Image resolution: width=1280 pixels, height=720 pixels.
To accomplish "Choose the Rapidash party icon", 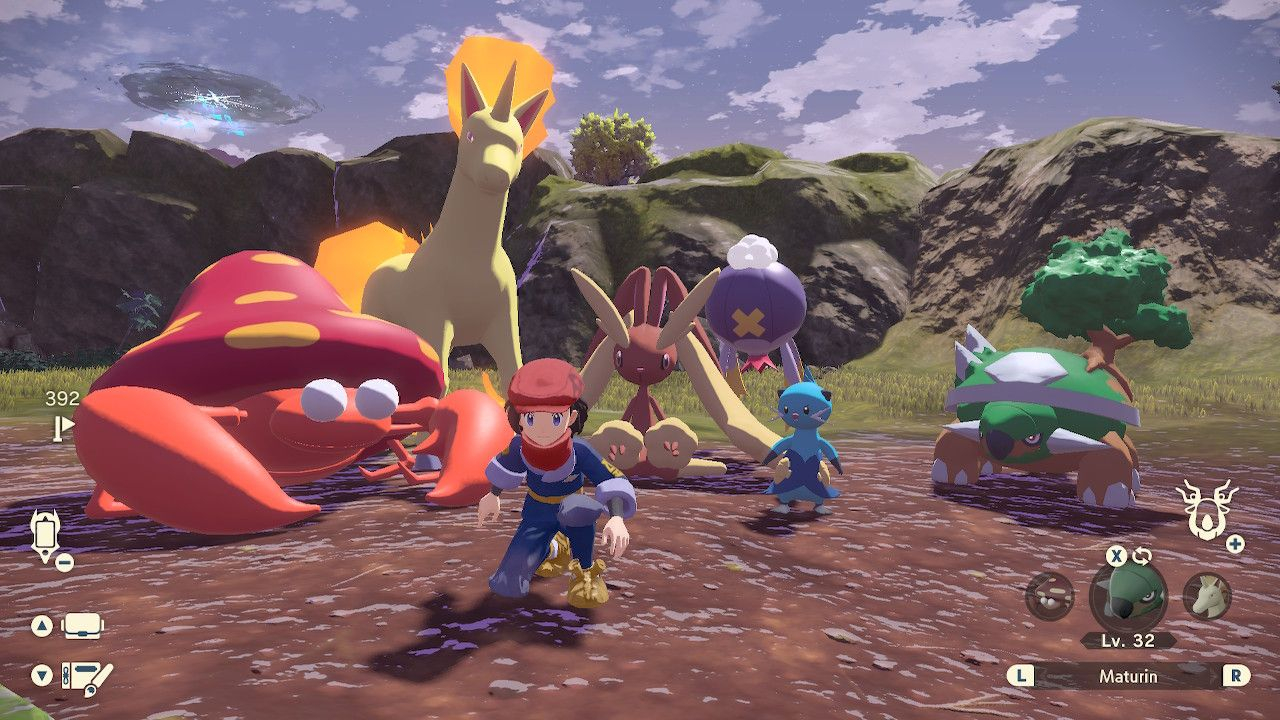I will pos(1207,596).
